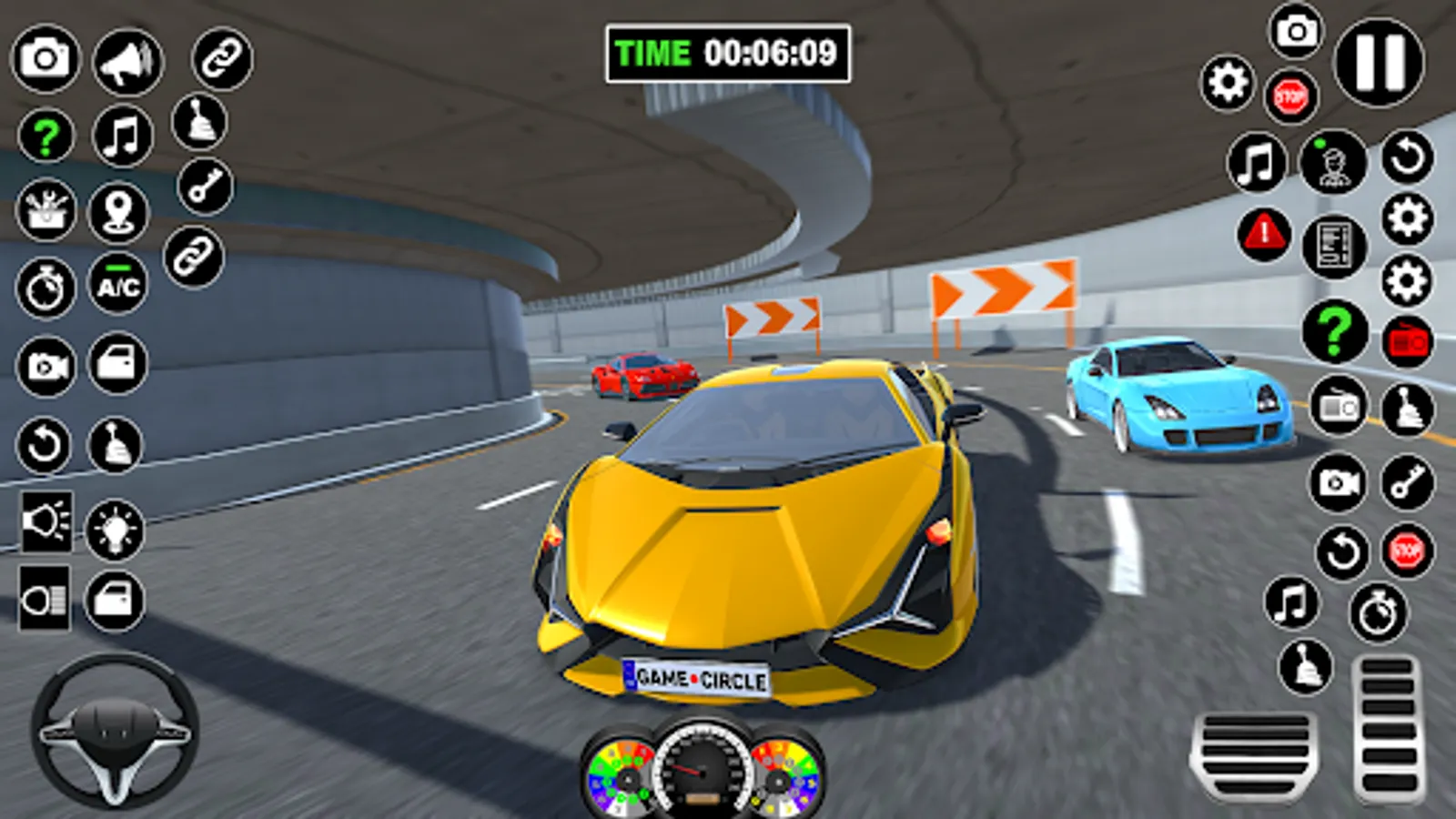Step on the tall accelerator pedal
1456x819 pixels.
tap(1388, 728)
